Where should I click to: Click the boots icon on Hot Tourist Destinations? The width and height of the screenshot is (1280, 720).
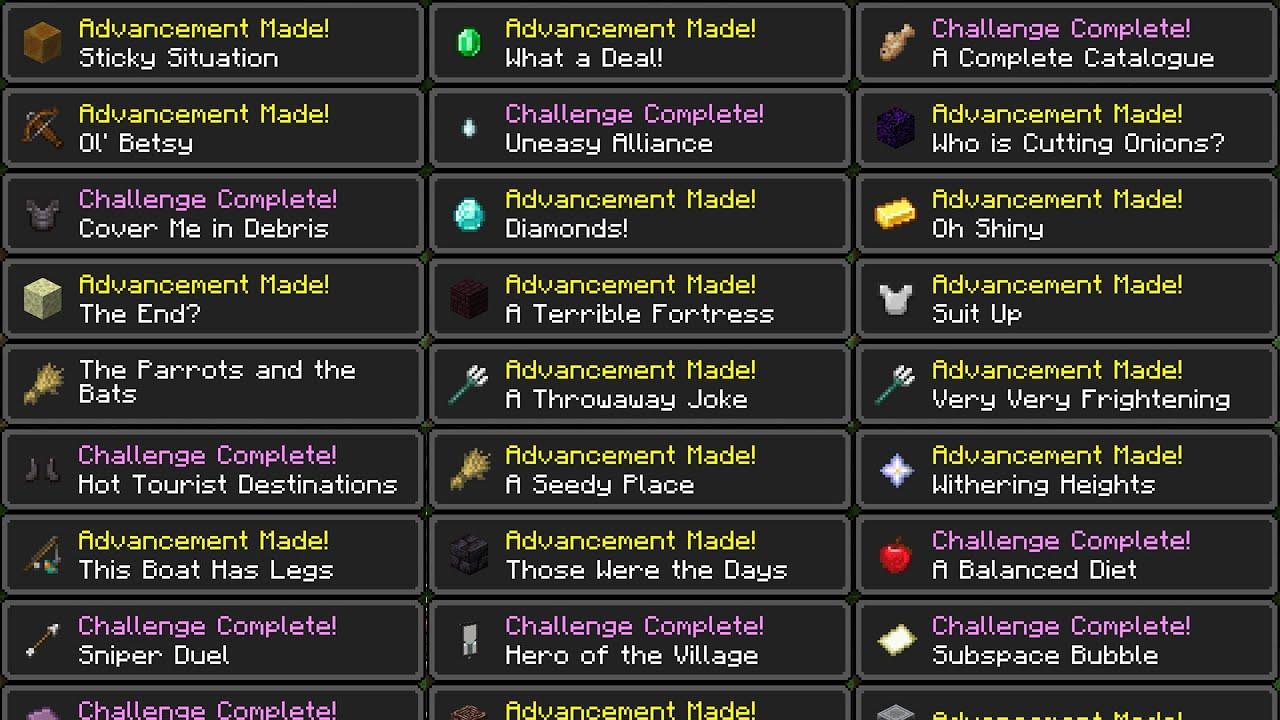click(42, 469)
